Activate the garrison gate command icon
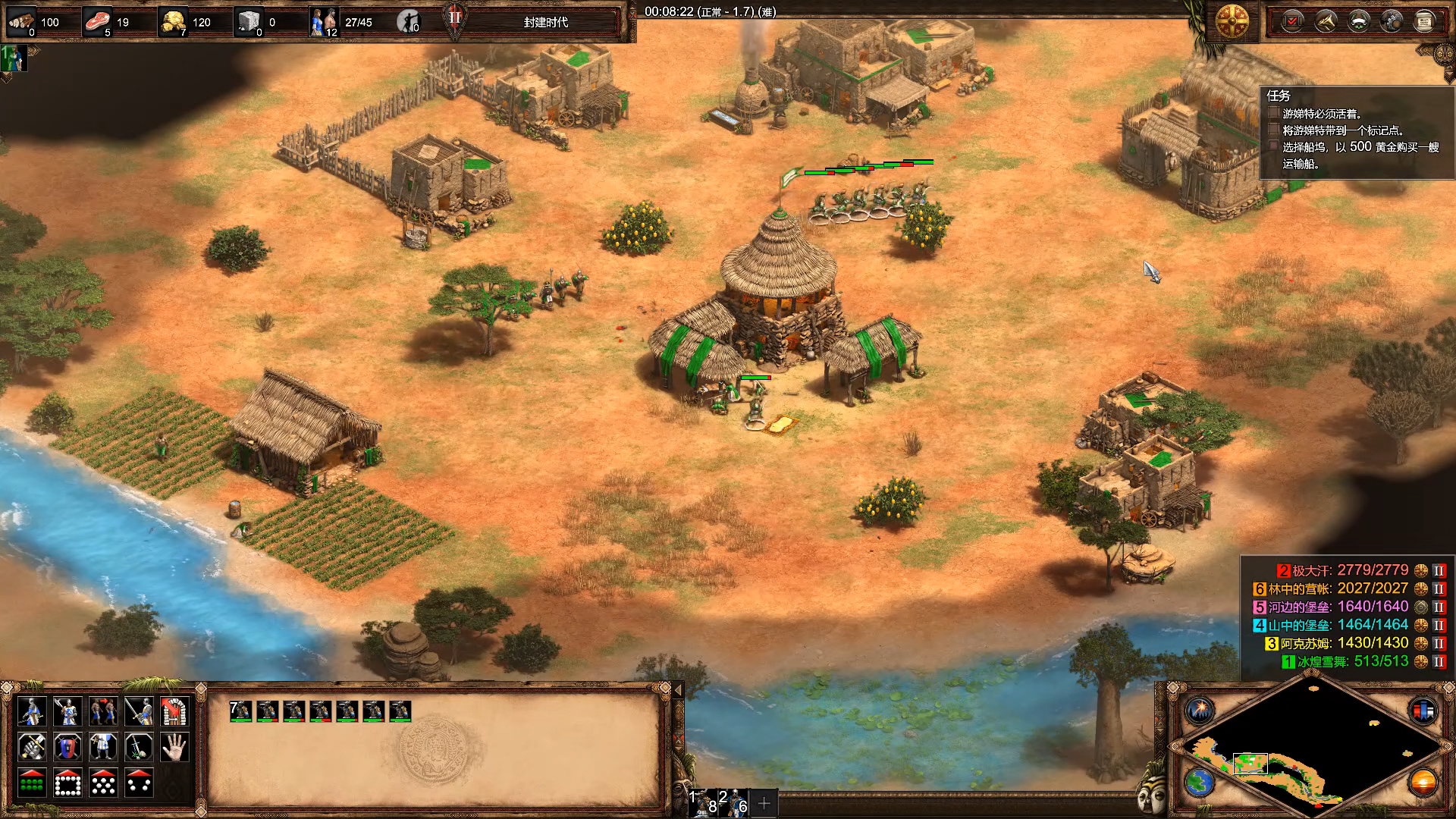Screen dimensions: 1456x819 pyautogui.click(x=174, y=712)
